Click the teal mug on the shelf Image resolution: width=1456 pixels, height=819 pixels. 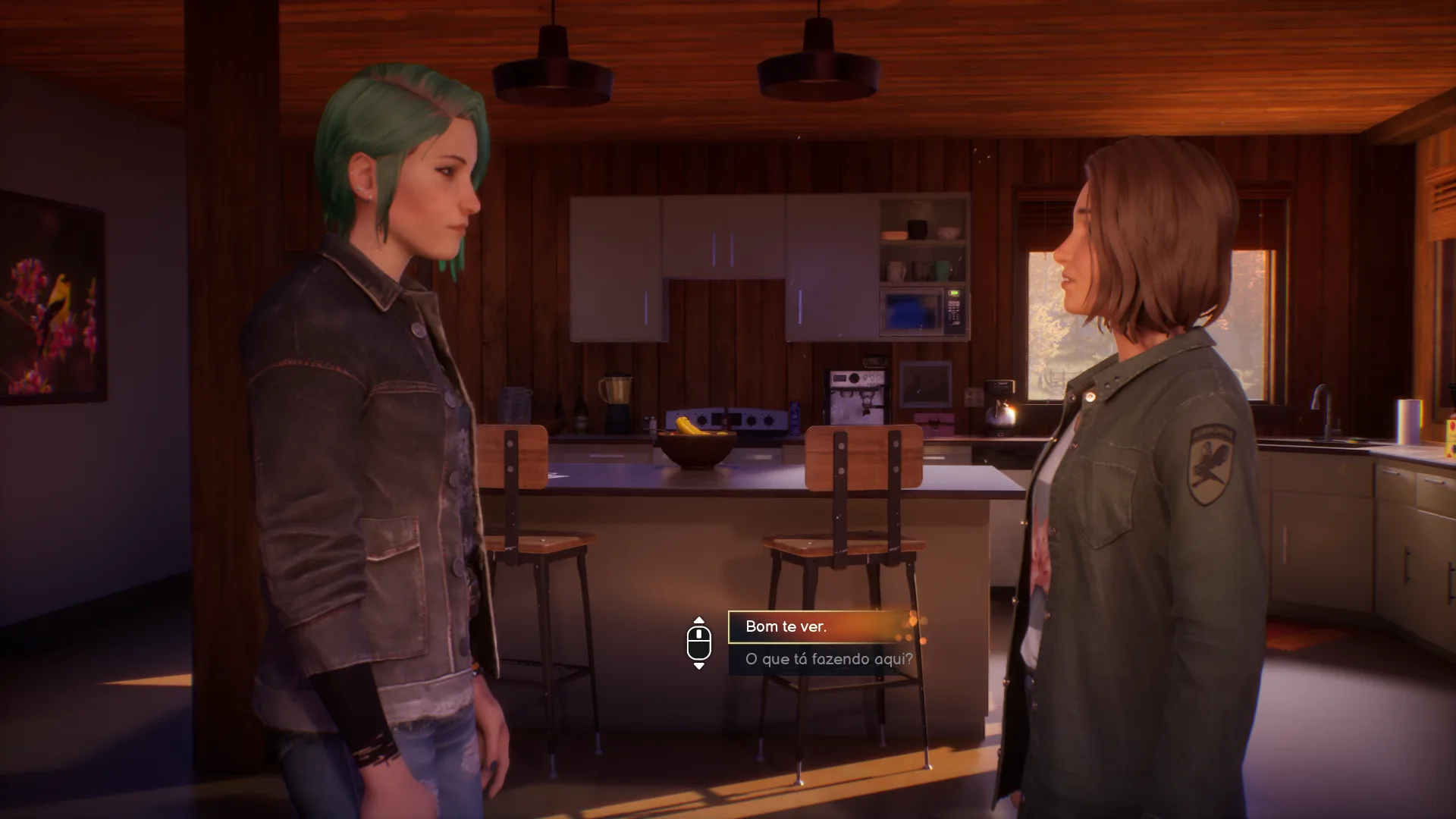click(x=943, y=269)
